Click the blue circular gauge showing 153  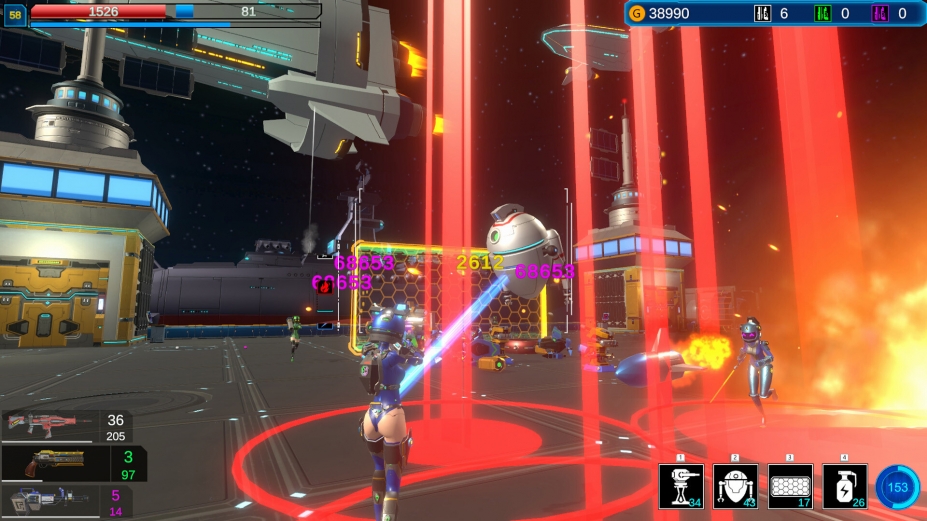pos(897,487)
